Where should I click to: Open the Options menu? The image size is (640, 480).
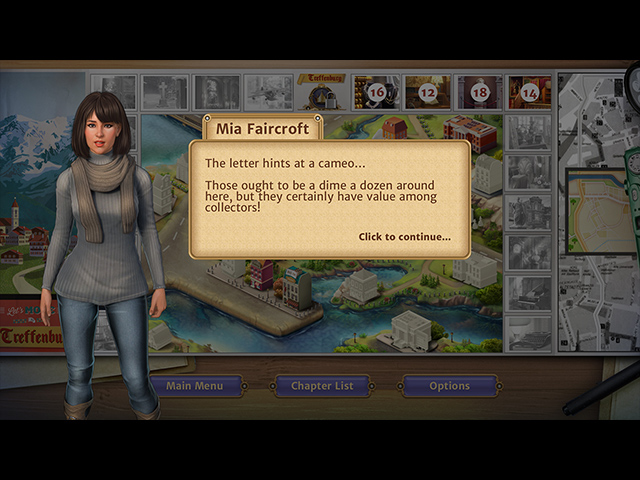coord(449,386)
